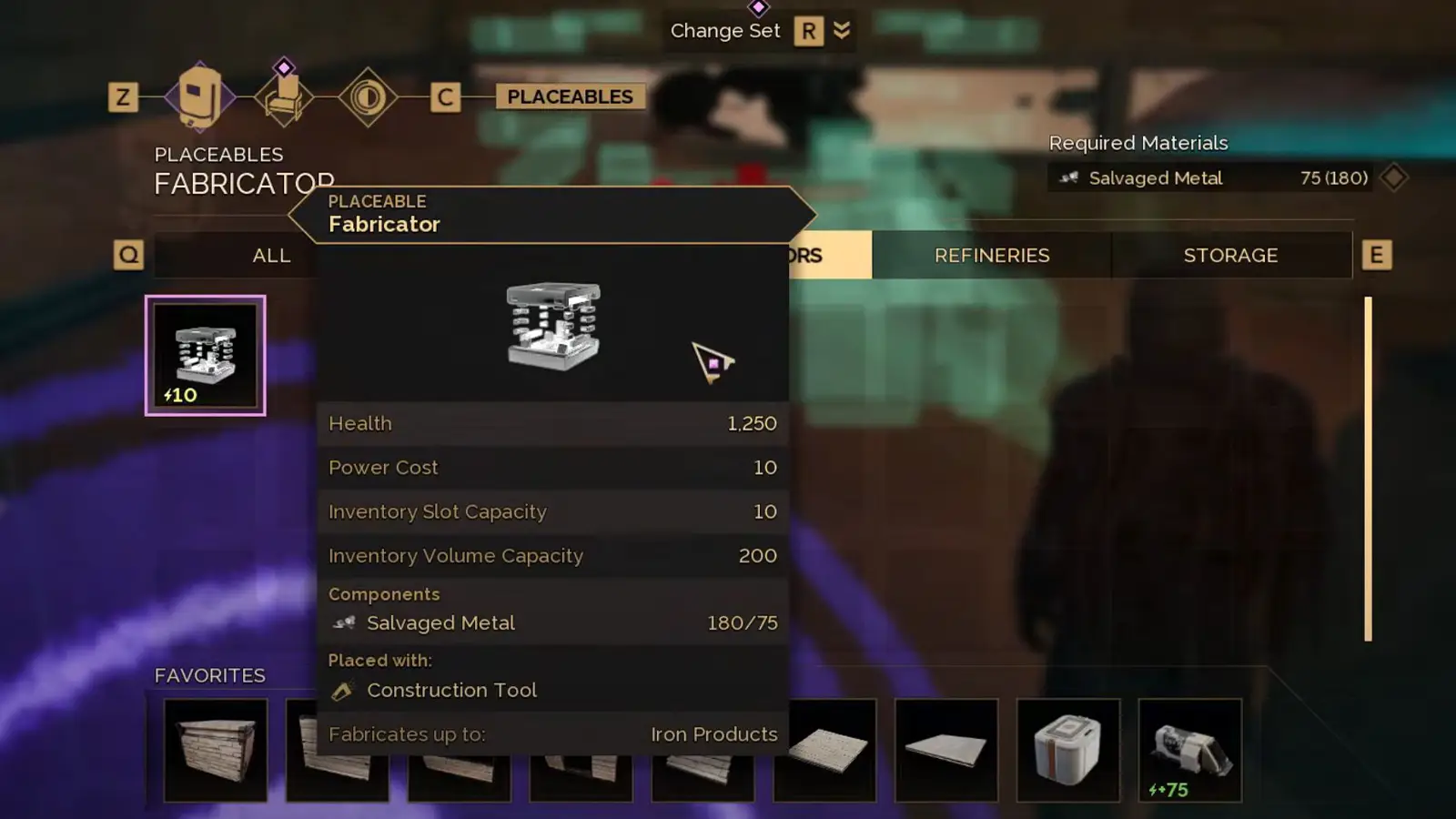Click the Salvaged Metal icon under Components
Viewport: 1456px width, 819px height.
point(344,622)
